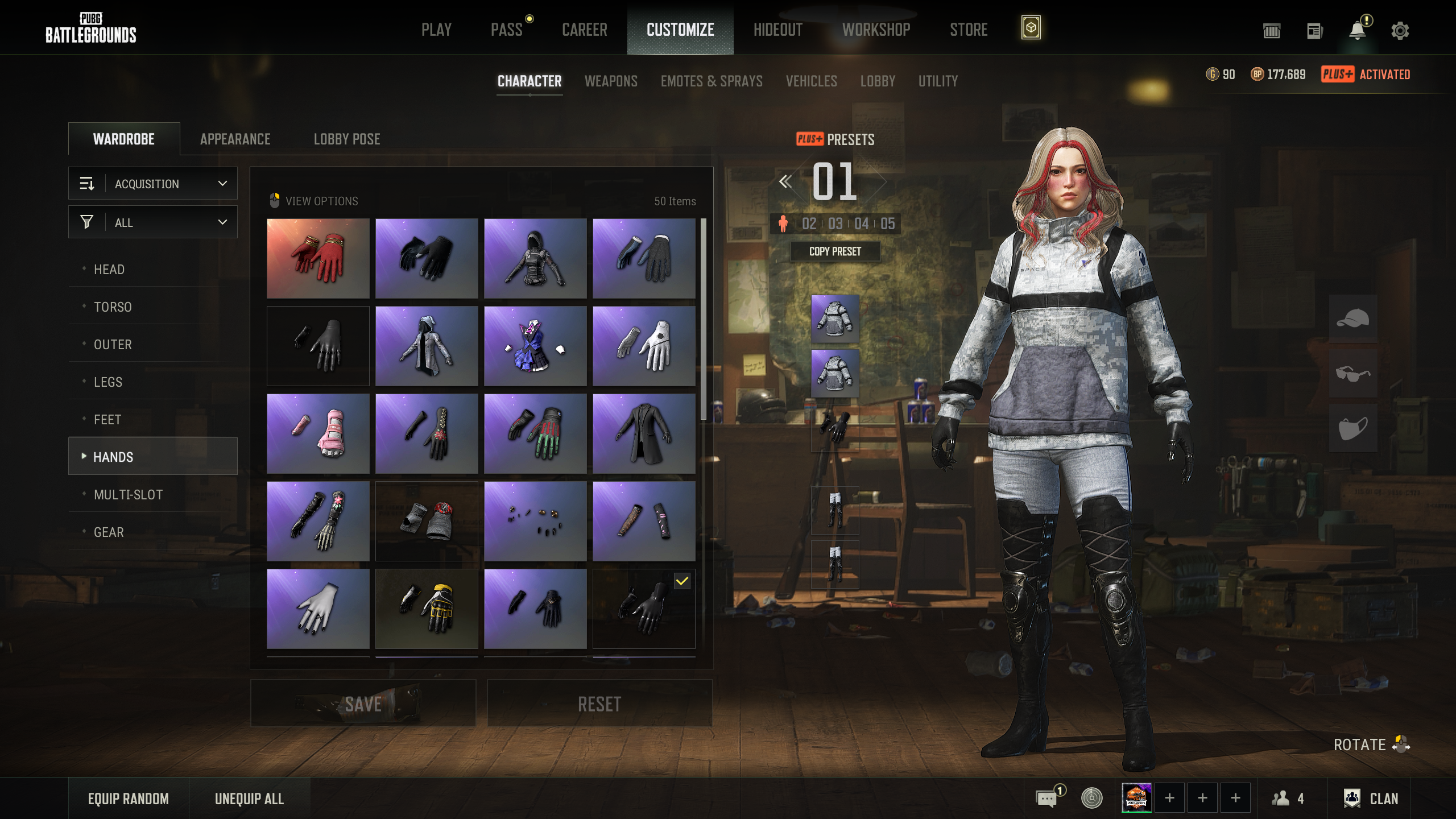Toggle the hat visibility icon
Viewport: 1456px width, 819px height.
[x=1352, y=319]
